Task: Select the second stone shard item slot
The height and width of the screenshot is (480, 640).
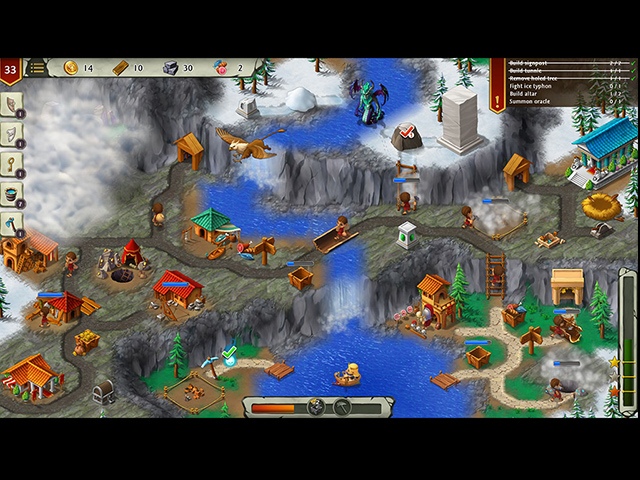Action: click(12, 134)
